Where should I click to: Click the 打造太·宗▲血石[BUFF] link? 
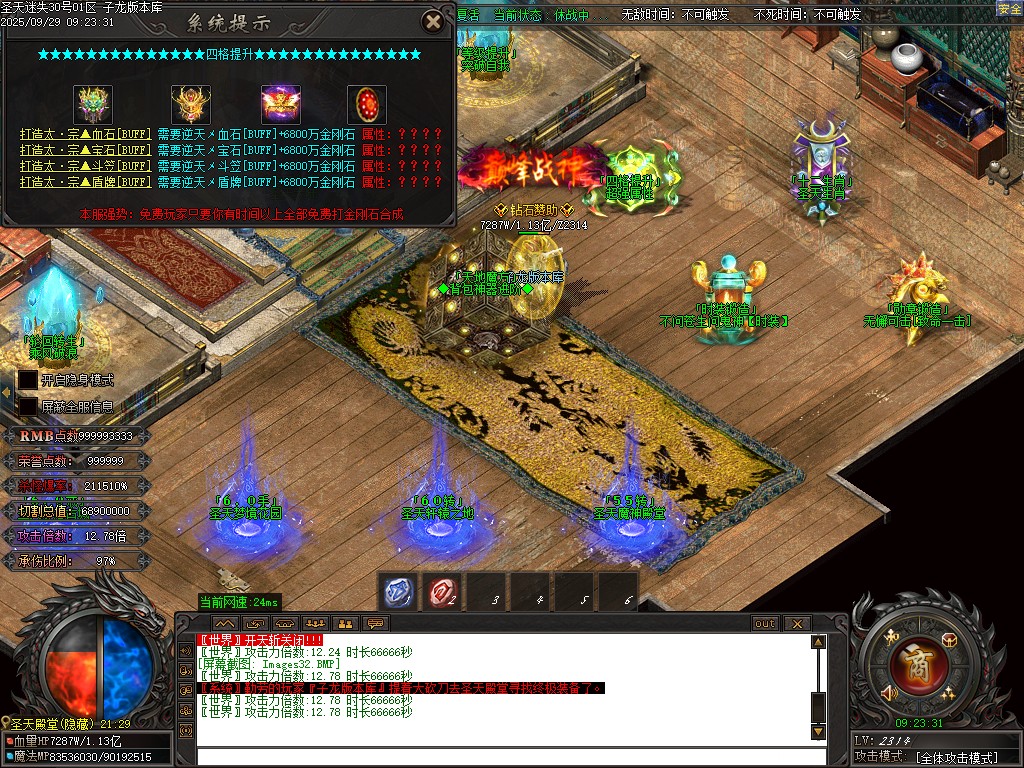[85, 134]
